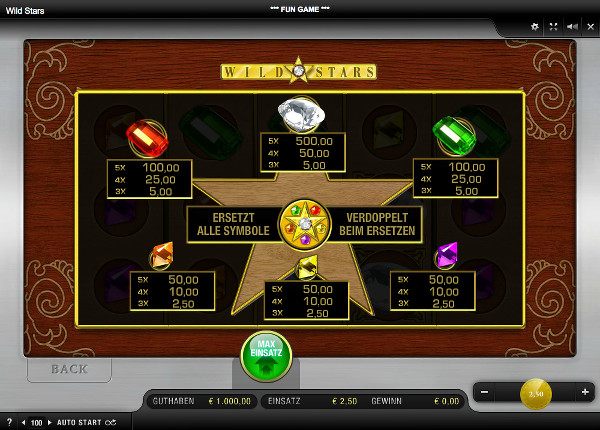Mute the sound with the speaker icon

(571, 26)
